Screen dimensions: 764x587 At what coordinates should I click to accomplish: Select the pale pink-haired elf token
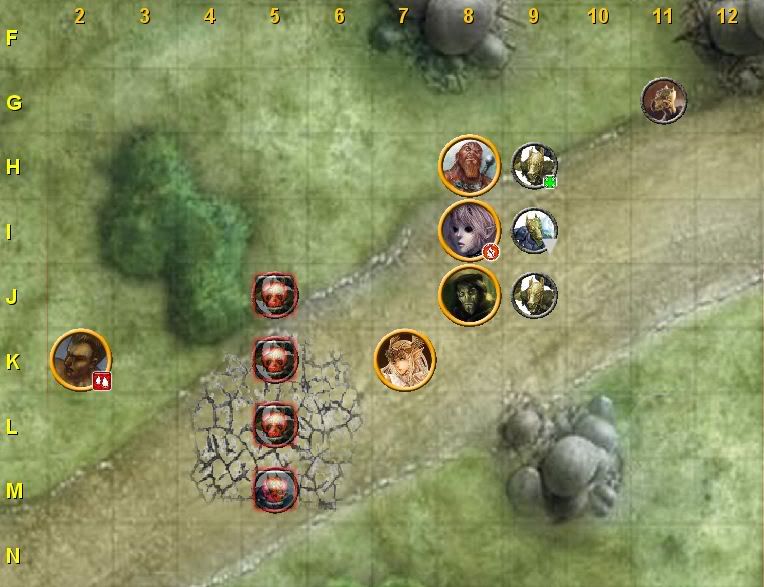pyautogui.click(x=468, y=229)
